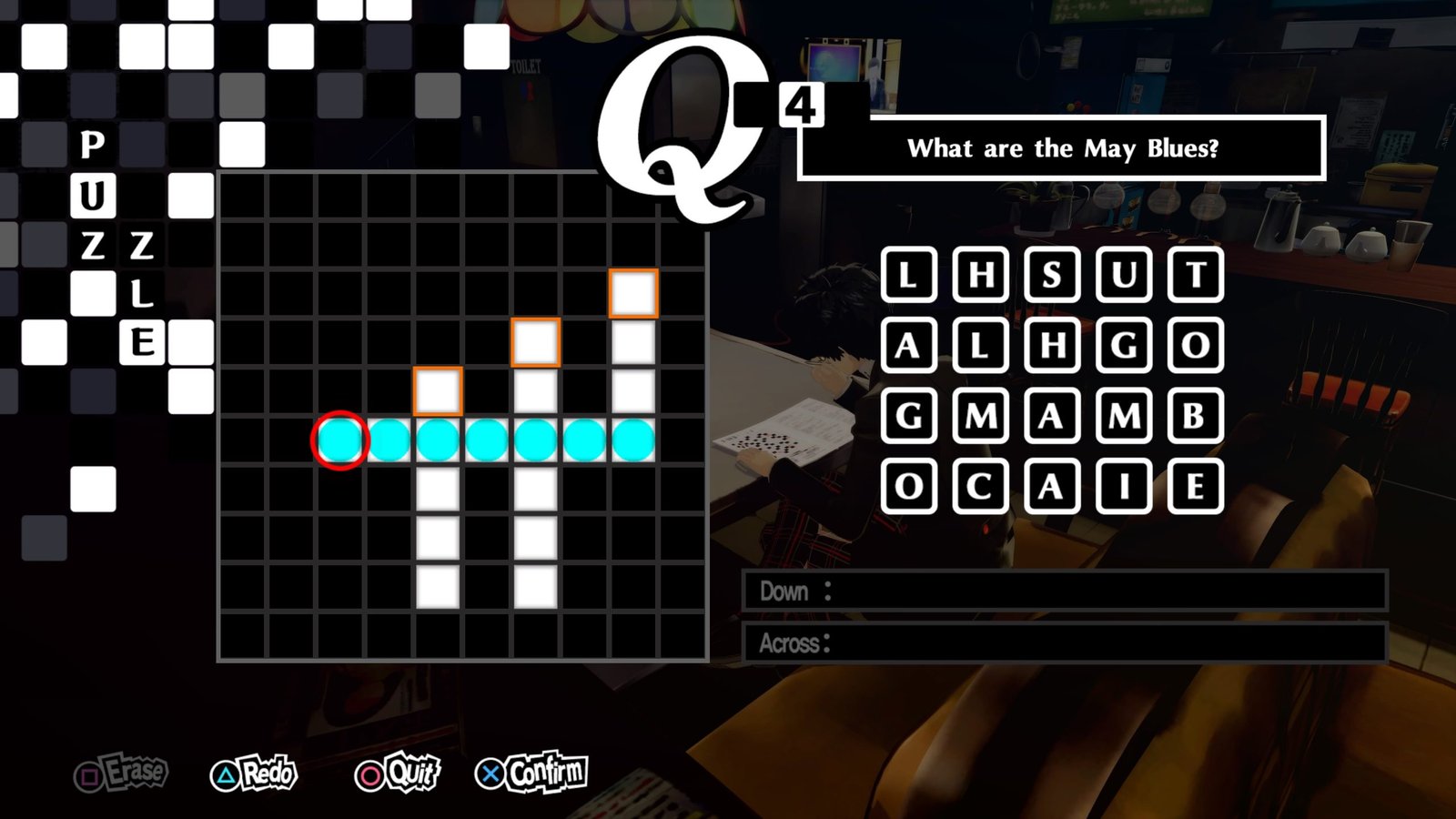Click a cyan highlighted cell in the row
Screen dimensions: 1456x819
tap(487, 440)
